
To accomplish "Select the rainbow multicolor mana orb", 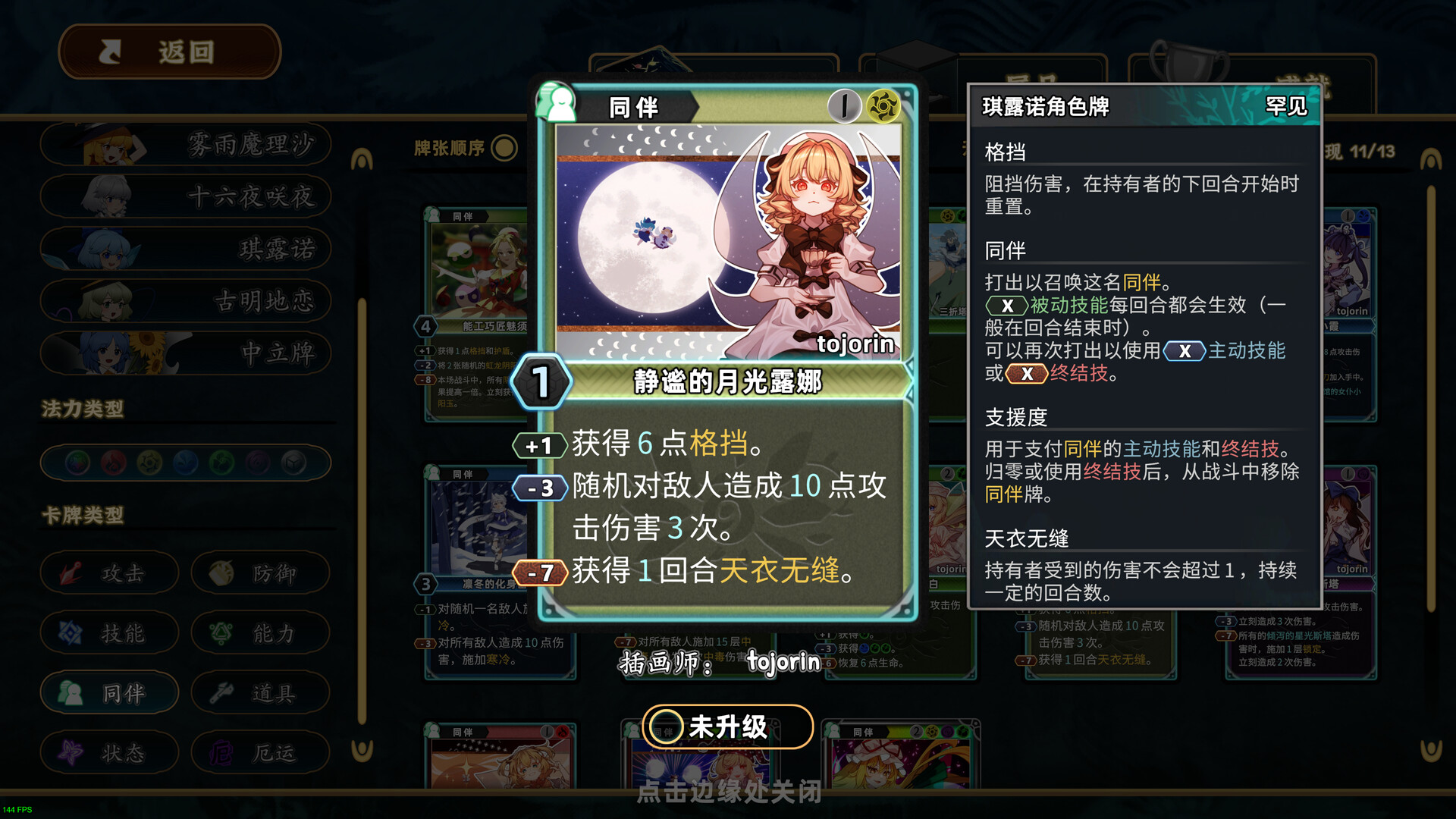I will [76, 462].
